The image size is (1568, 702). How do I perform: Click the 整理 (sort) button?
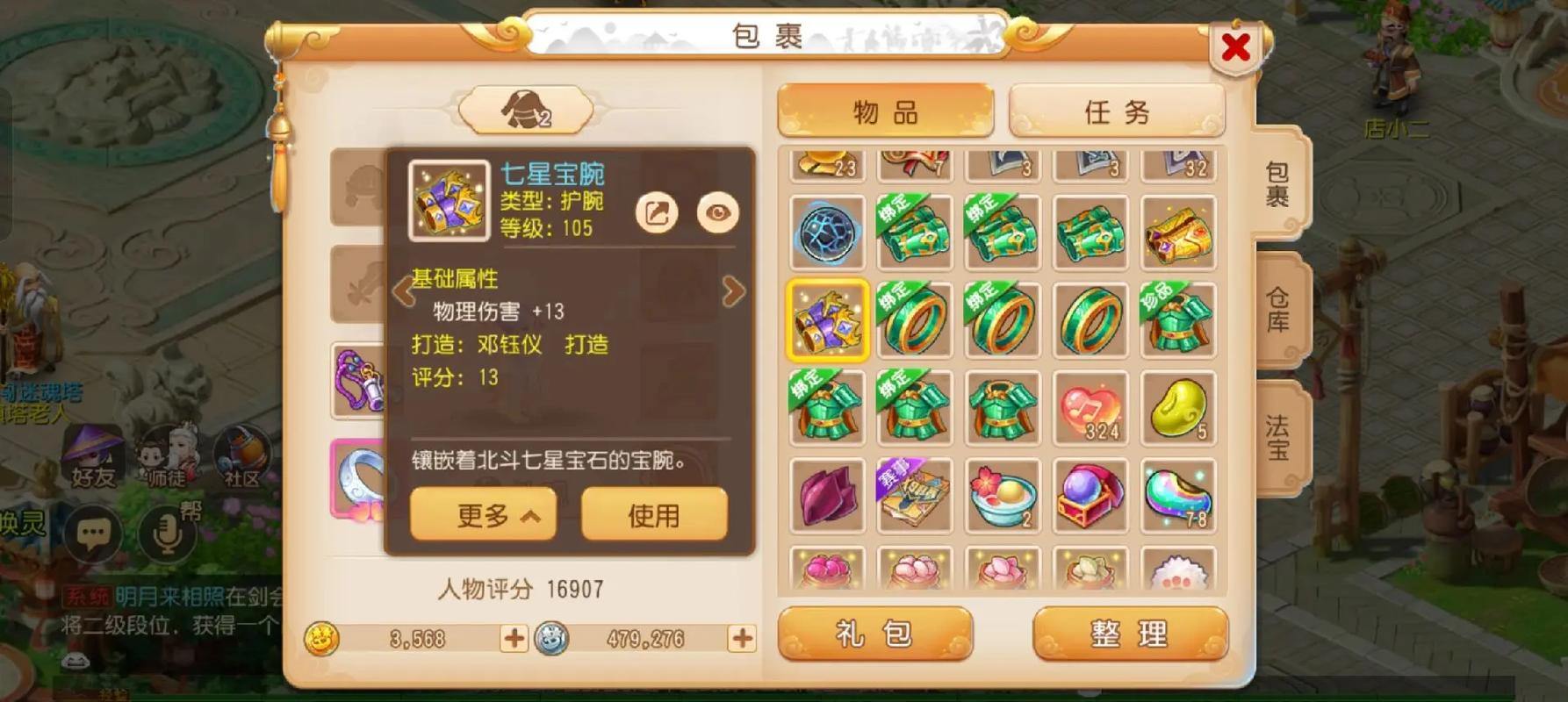[1129, 634]
